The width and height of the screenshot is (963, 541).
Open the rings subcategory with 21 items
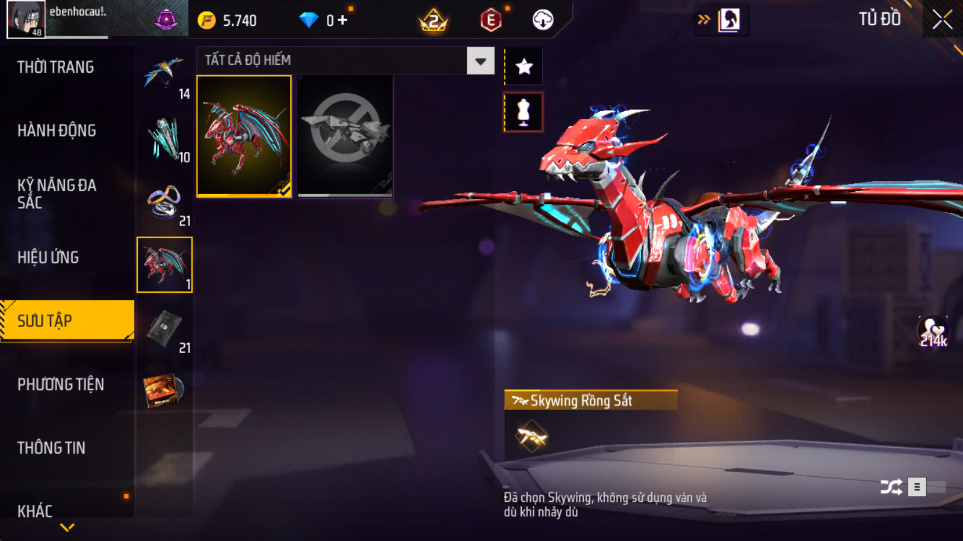pos(165,202)
